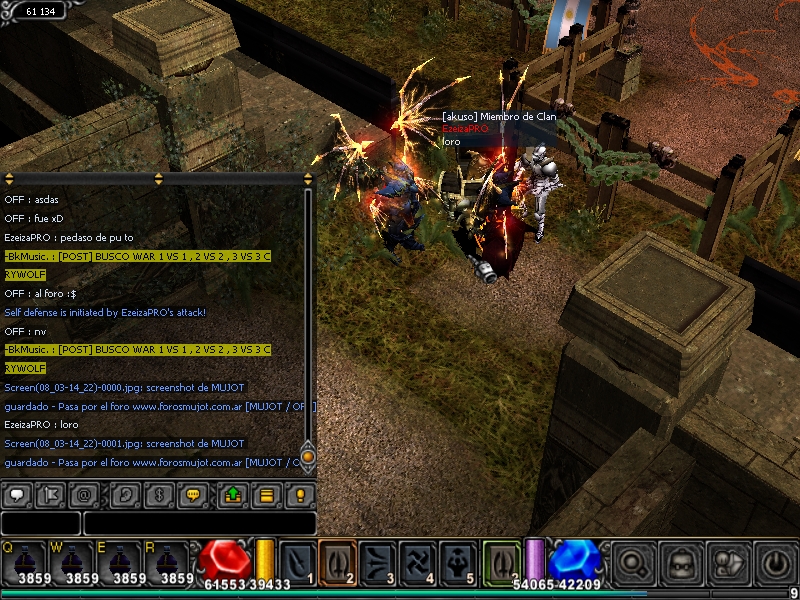Click the power icon system menu button

(775, 562)
